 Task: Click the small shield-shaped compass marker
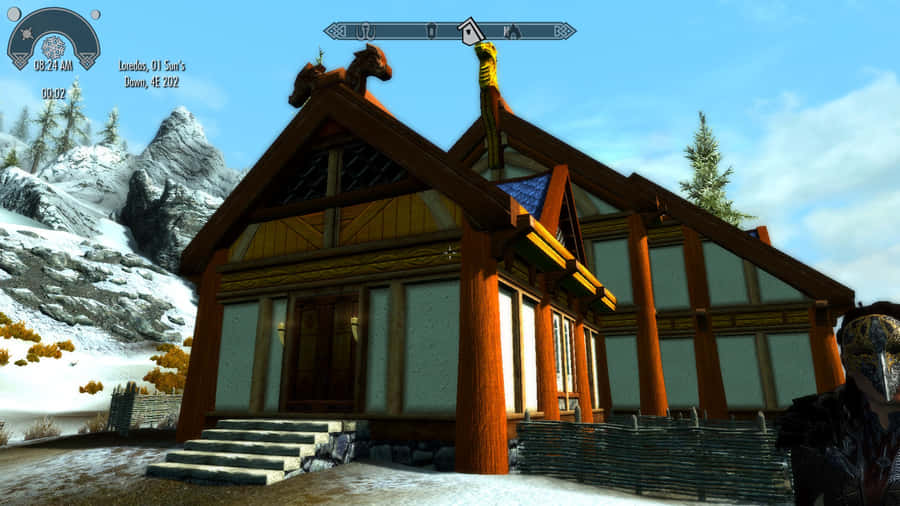[x=430, y=31]
